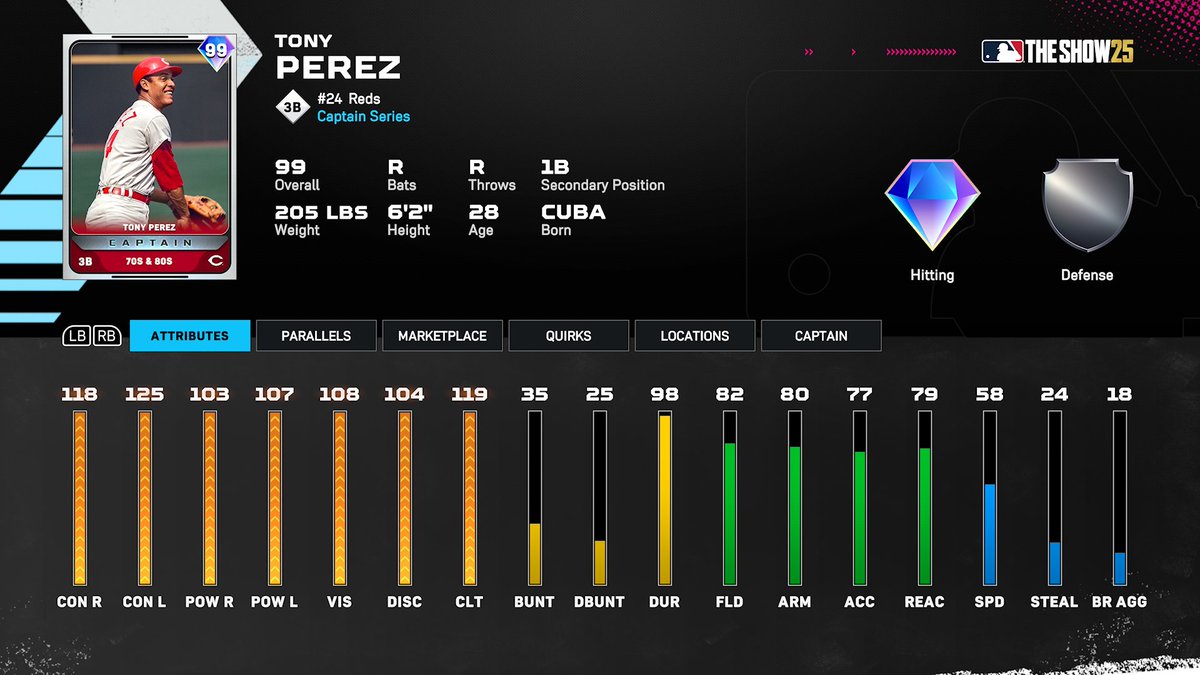Click the diamond Hitting badge
Image resolution: width=1200 pixels, height=675 pixels.
click(931, 204)
